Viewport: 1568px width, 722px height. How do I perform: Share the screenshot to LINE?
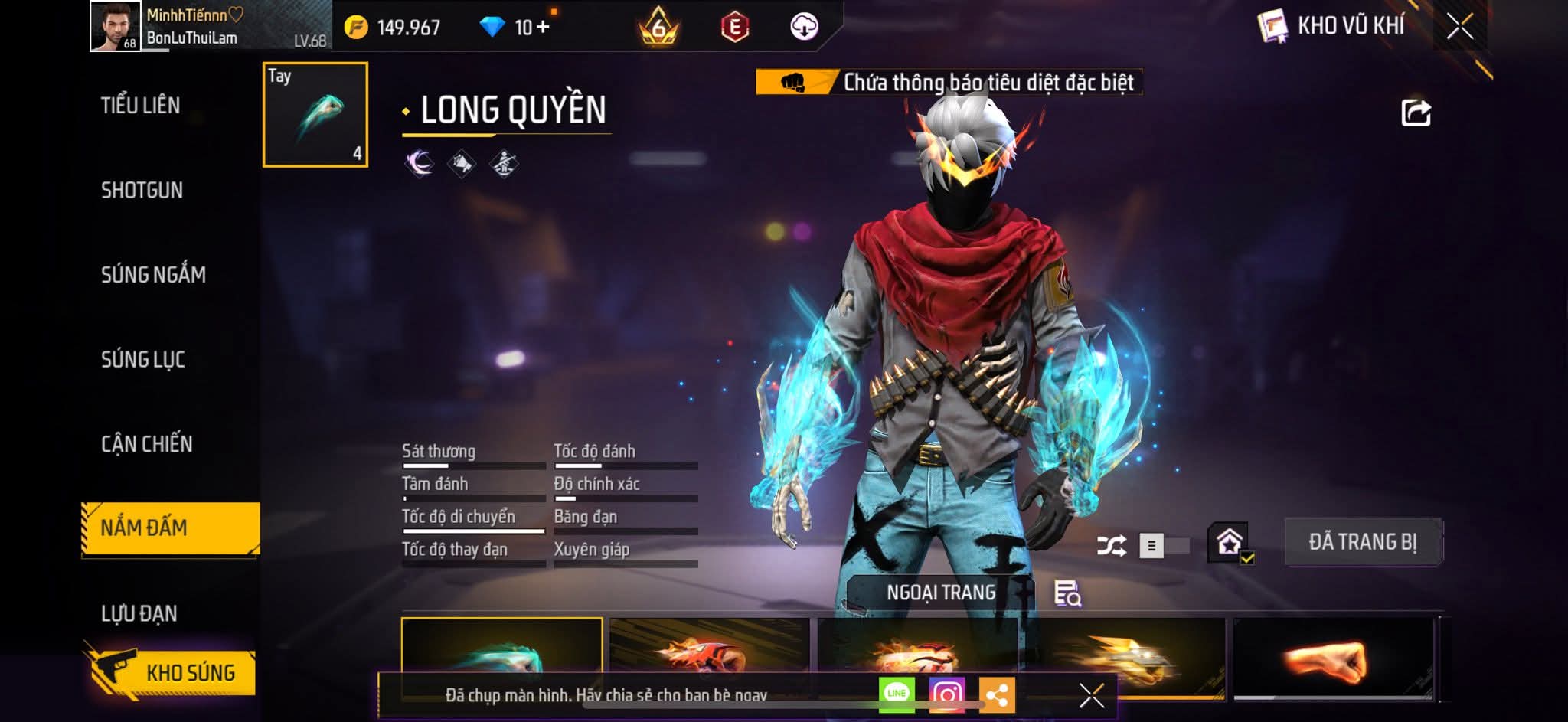pos(897,694)
